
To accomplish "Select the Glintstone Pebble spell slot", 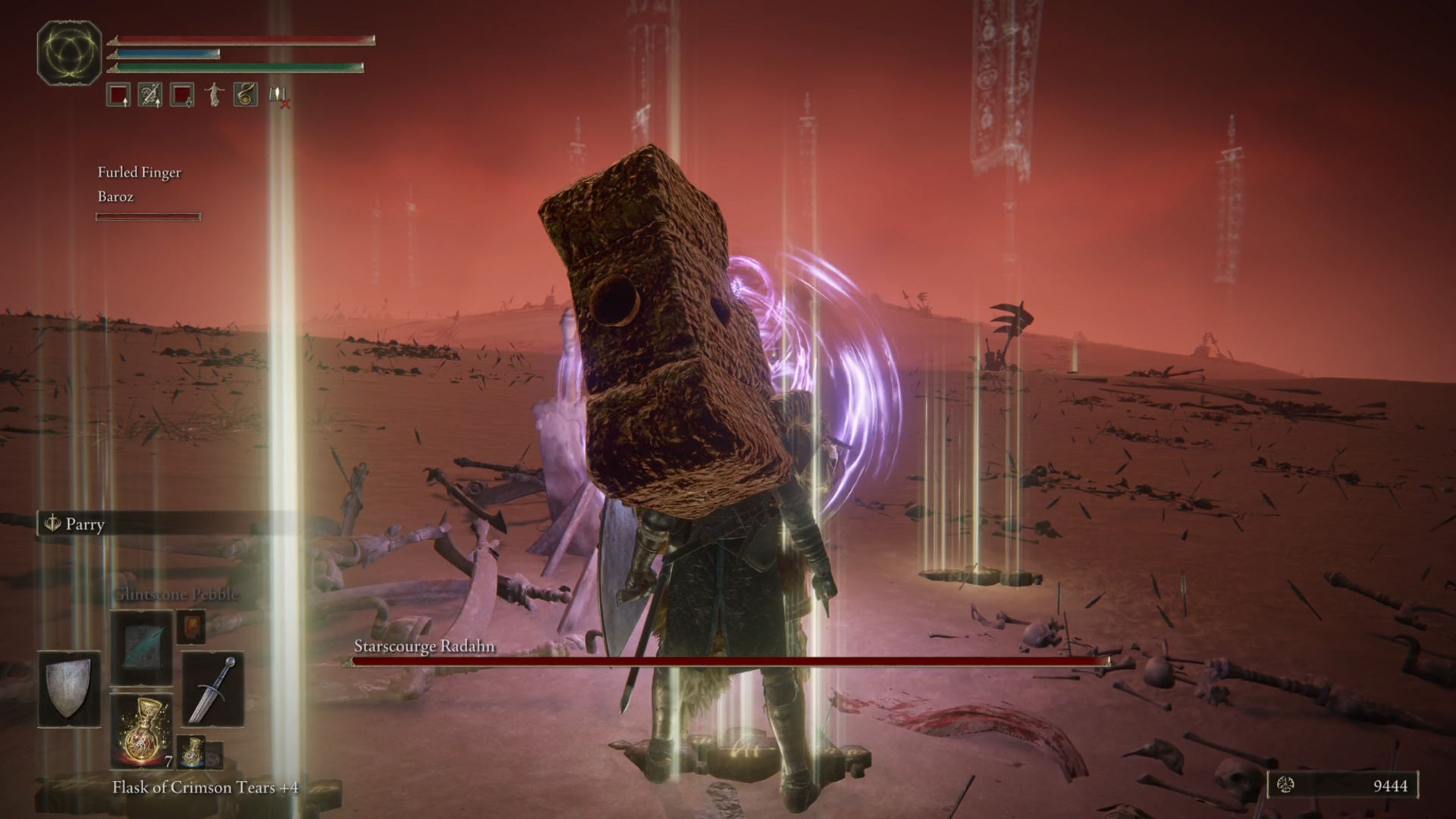I will (x=142, y=647).
